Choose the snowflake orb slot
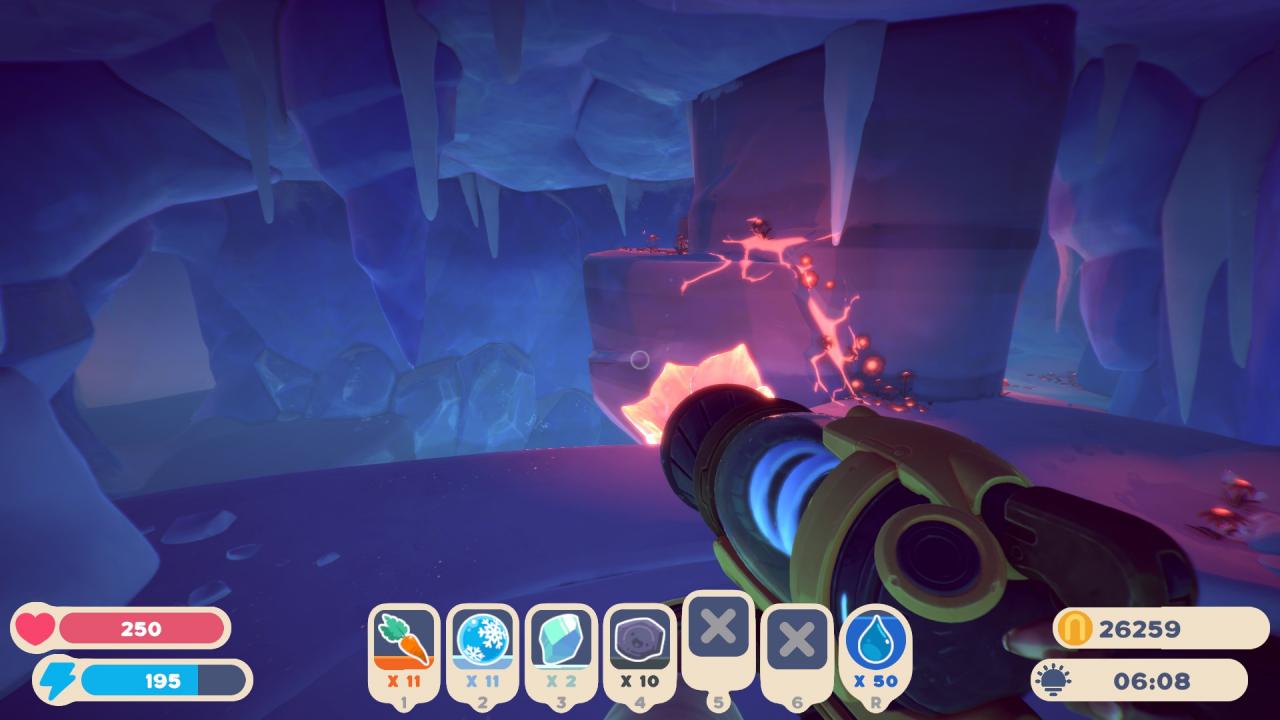Screen dimensions: 1280x720 pos(482,640)
